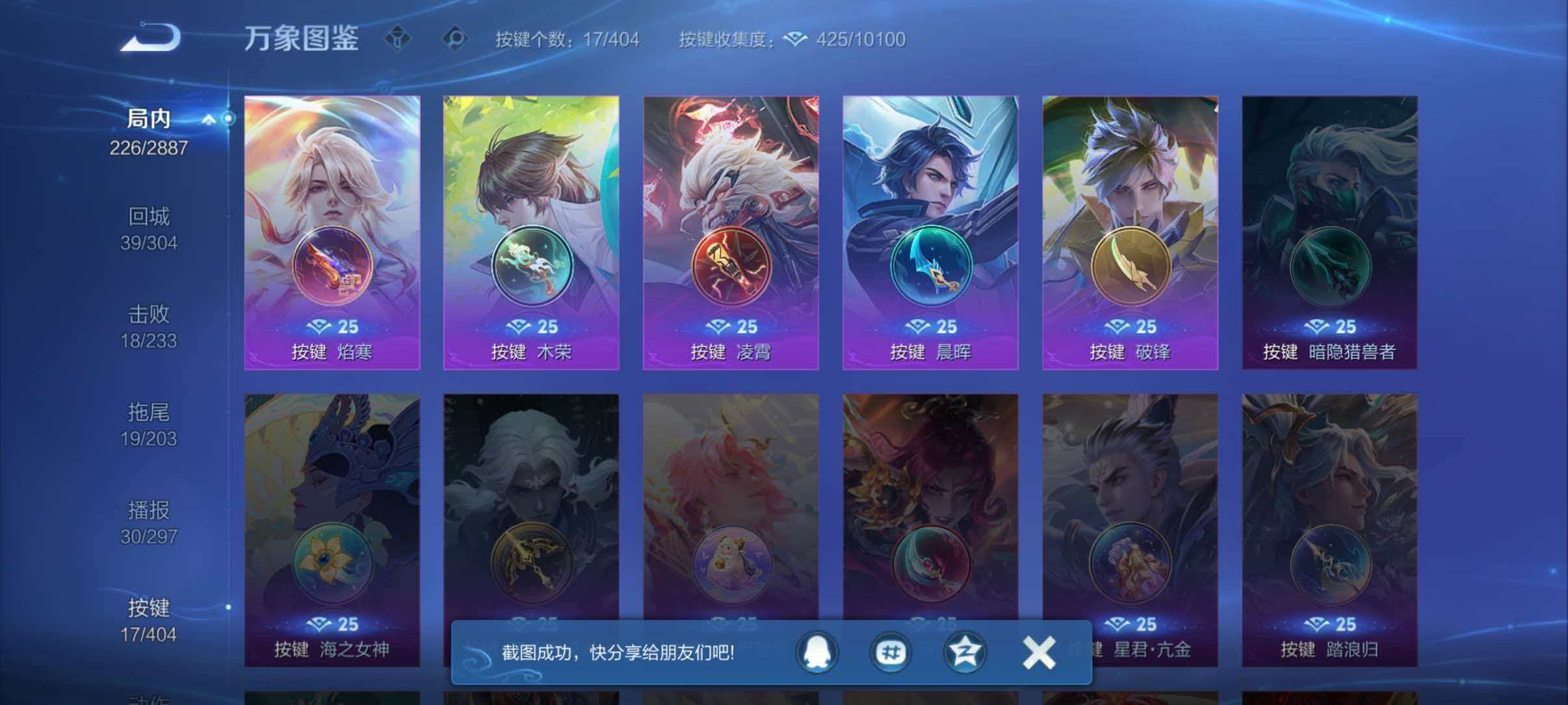Select the 按键 category showing 17/404

point(150,620)
